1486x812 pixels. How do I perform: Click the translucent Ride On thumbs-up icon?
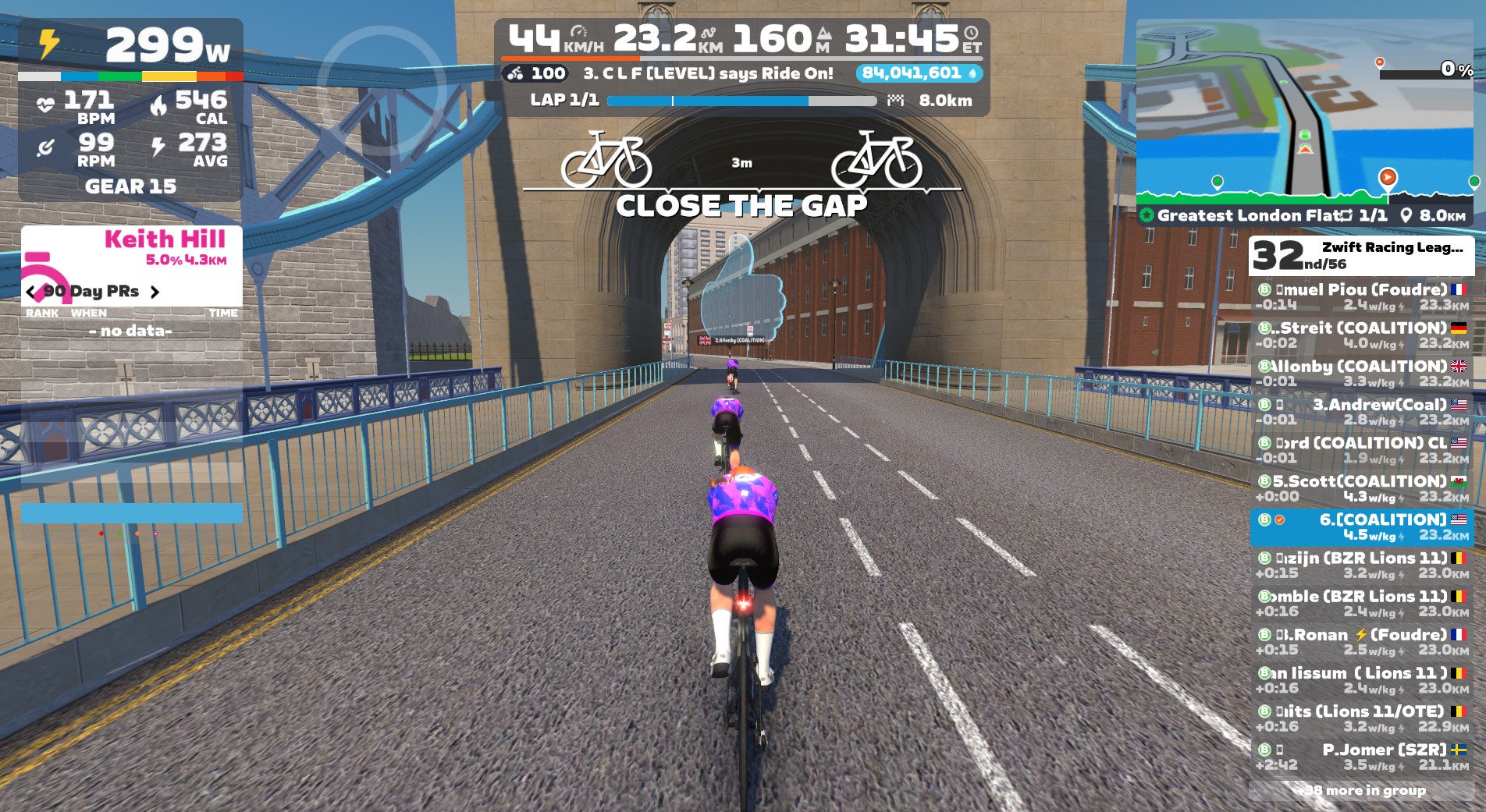pos(742,290)
